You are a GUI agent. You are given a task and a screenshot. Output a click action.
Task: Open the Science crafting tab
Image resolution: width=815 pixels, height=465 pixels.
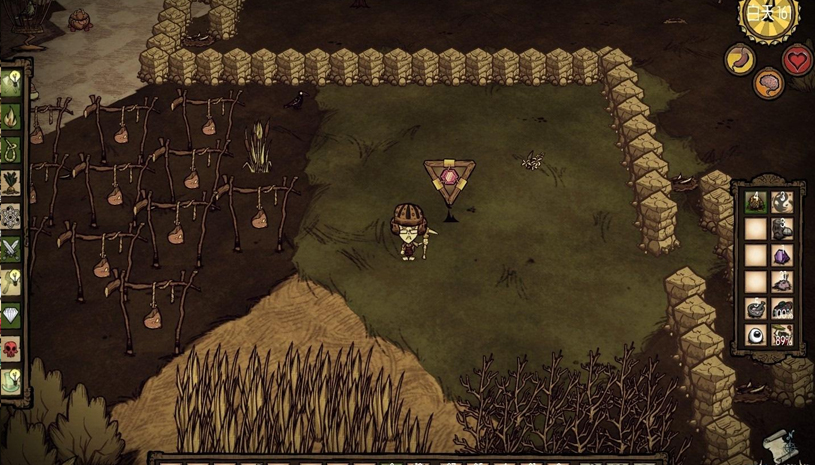pos(11,216)
